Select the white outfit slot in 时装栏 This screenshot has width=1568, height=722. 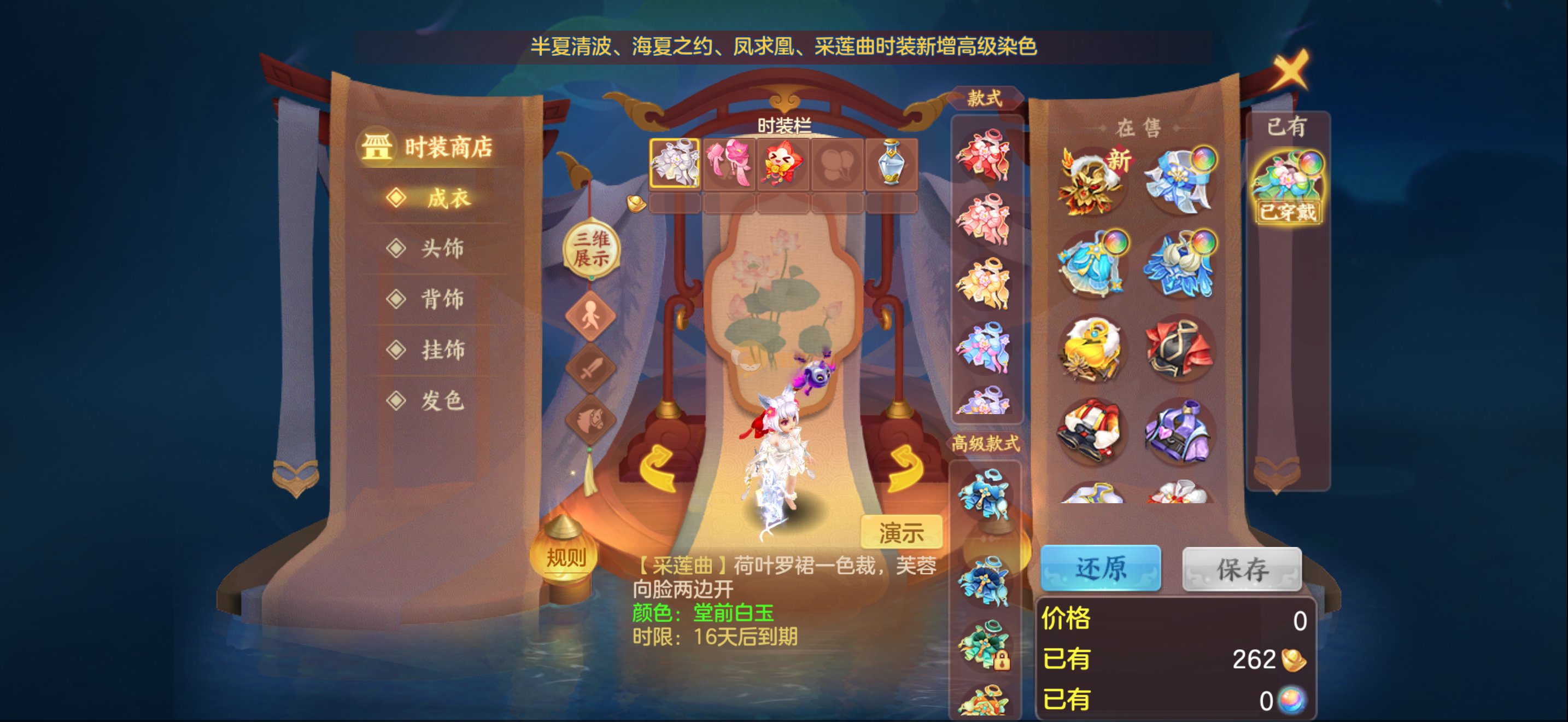pos(675,162)
